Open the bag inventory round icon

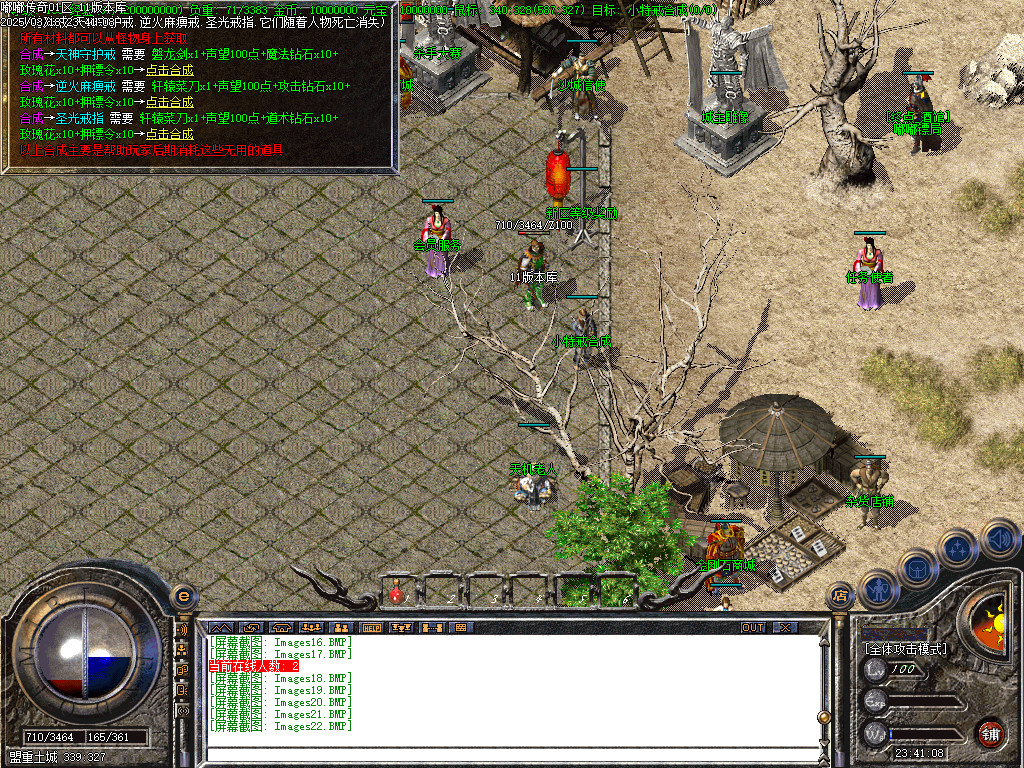click(x=917, y=568)
